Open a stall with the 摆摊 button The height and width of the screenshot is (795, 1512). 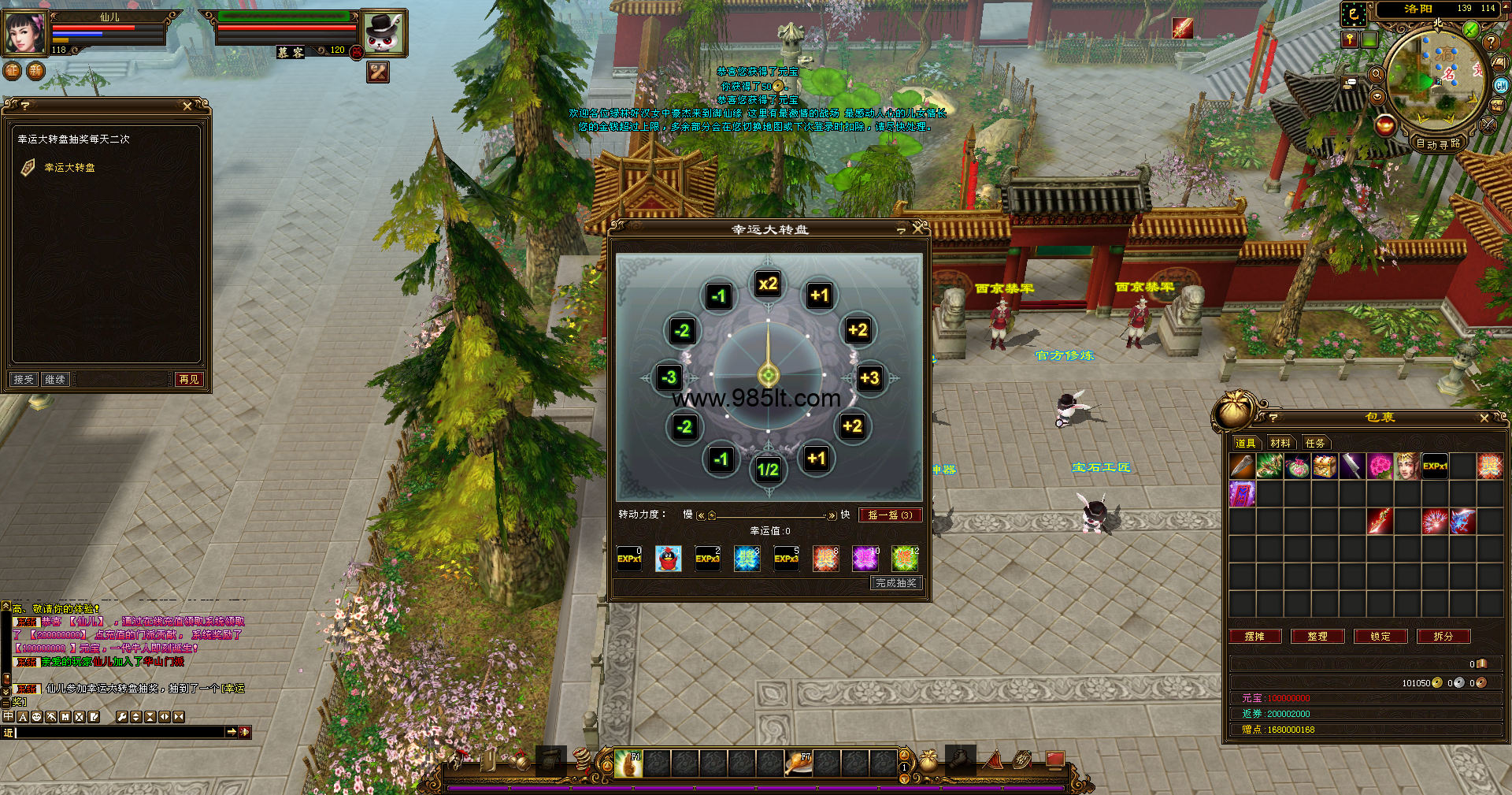tap(1254, 636)
